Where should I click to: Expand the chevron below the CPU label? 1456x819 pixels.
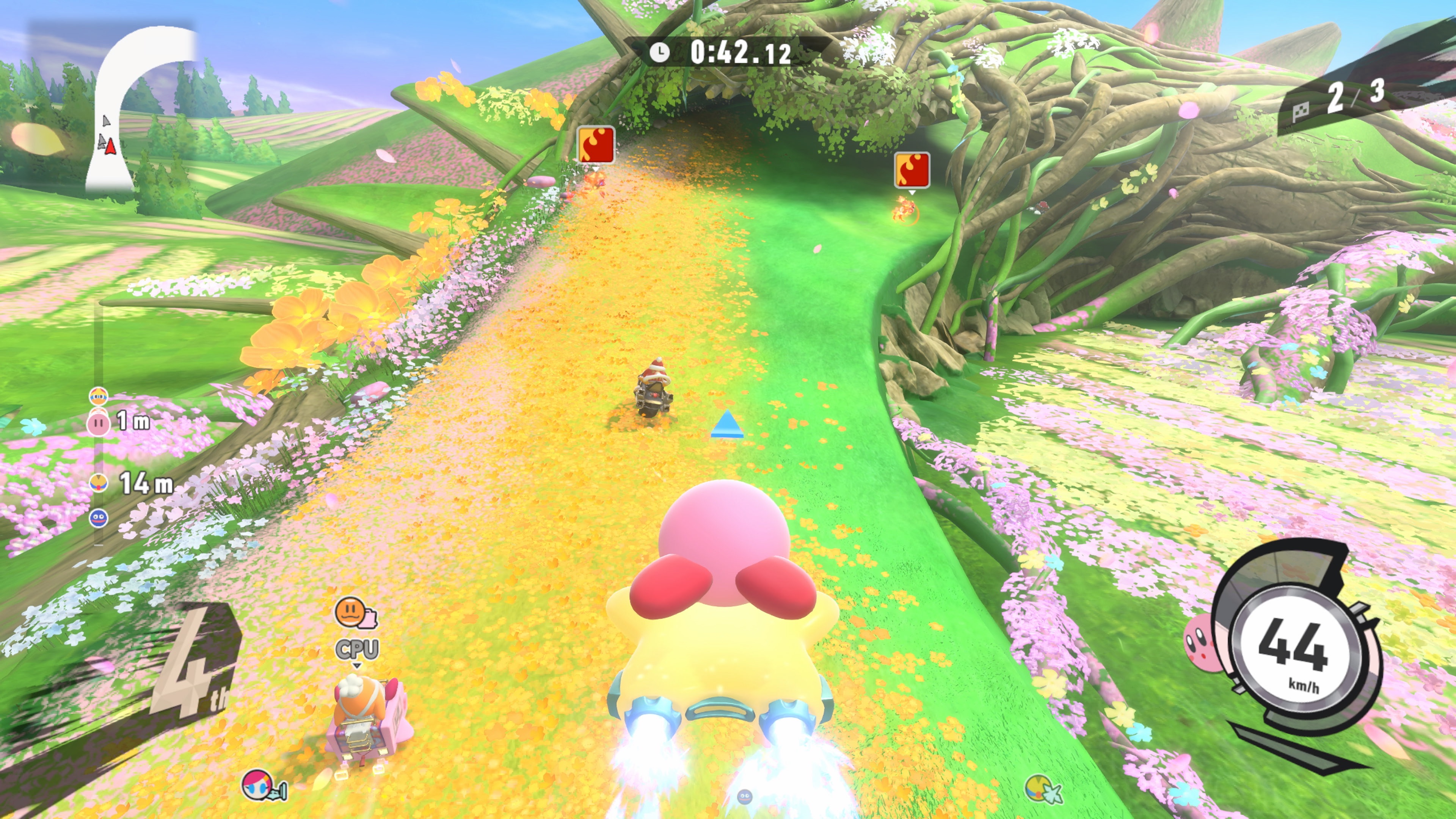pyautogui.click(x=357, y=666)
